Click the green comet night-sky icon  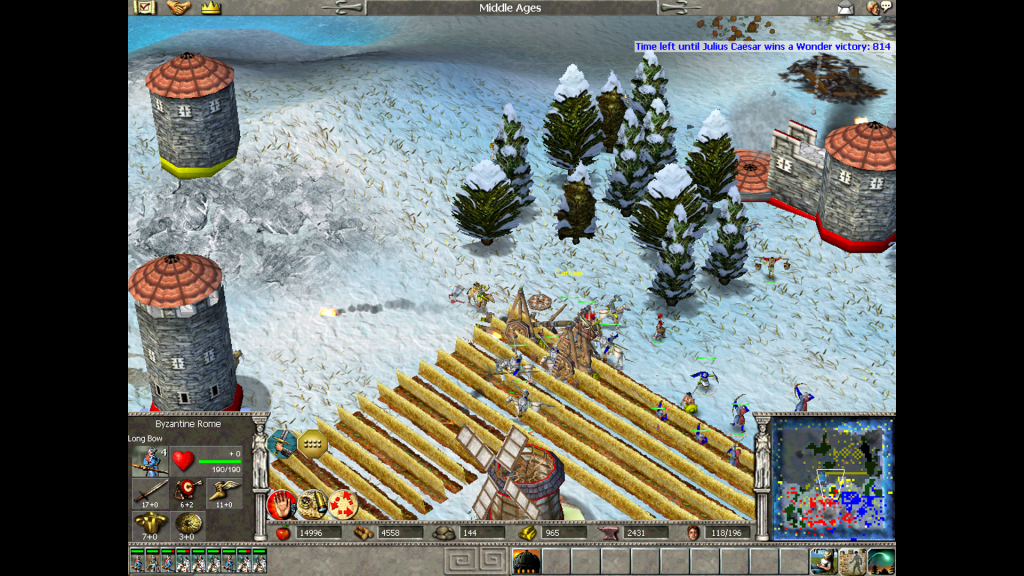[x=881, y=561]
